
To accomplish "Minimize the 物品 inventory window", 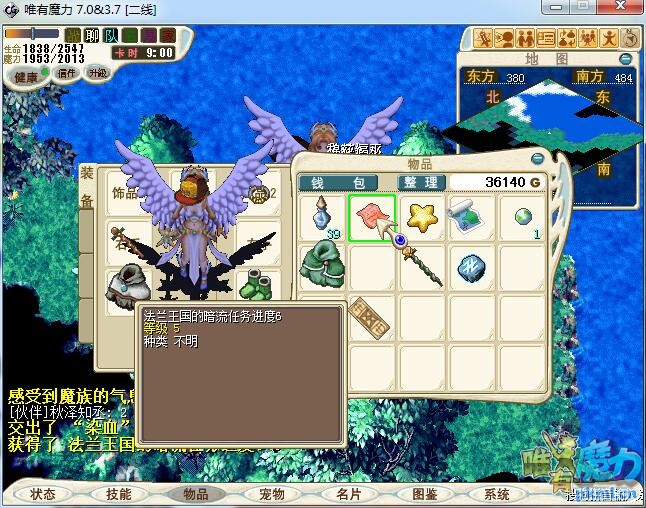I will pyautogui.click(x=538, y=158).
